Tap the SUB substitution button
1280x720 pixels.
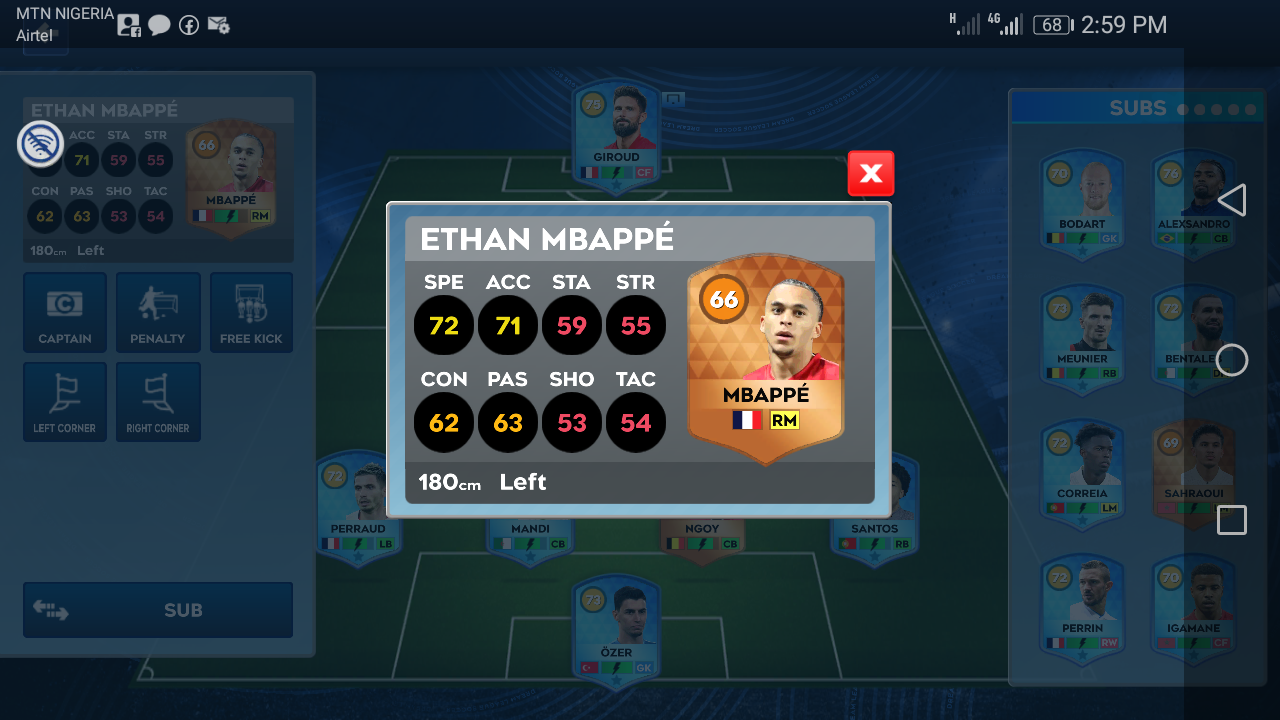(158, 610)
